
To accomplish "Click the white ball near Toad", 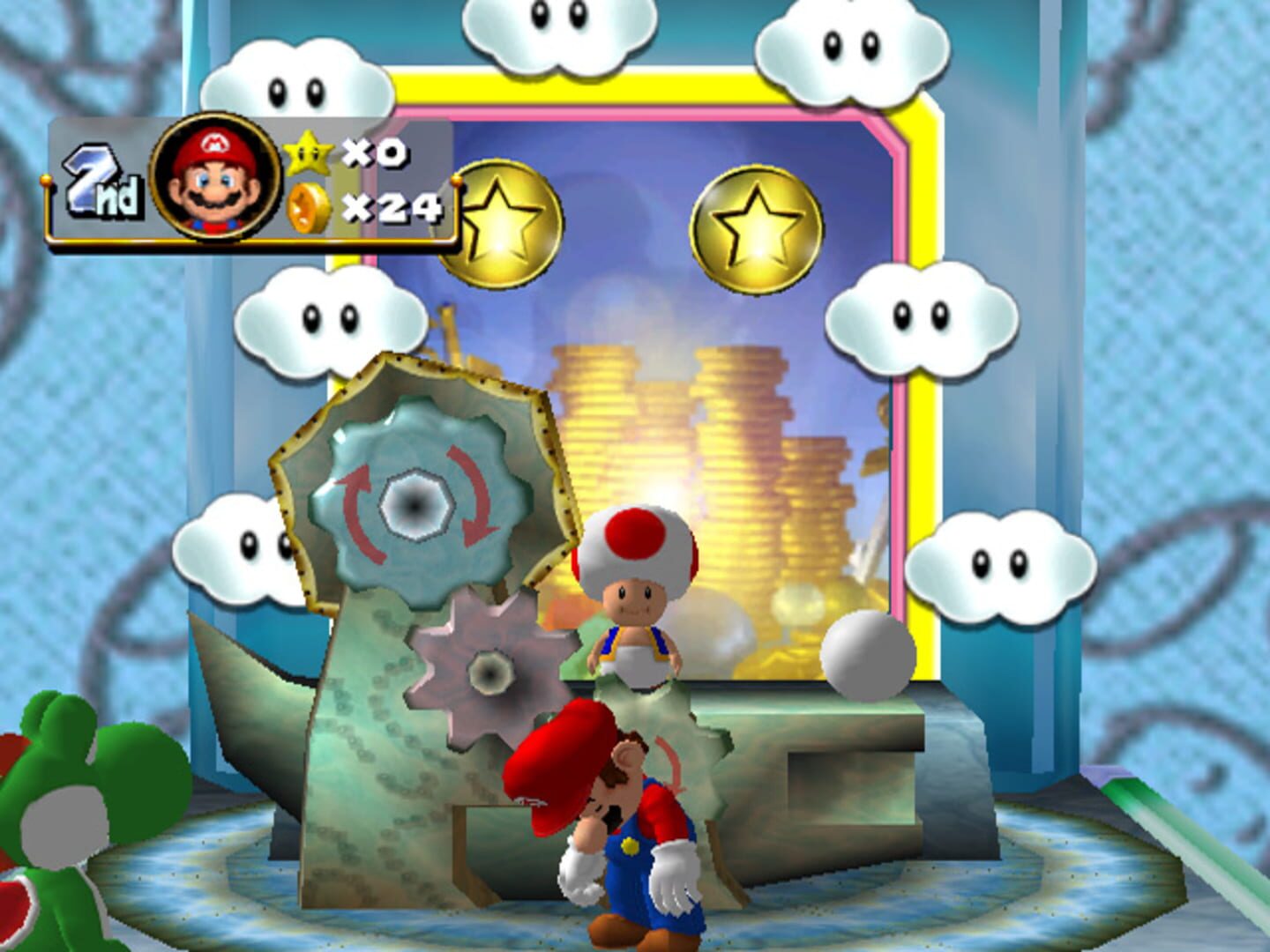I will click(x=869, y=657).
